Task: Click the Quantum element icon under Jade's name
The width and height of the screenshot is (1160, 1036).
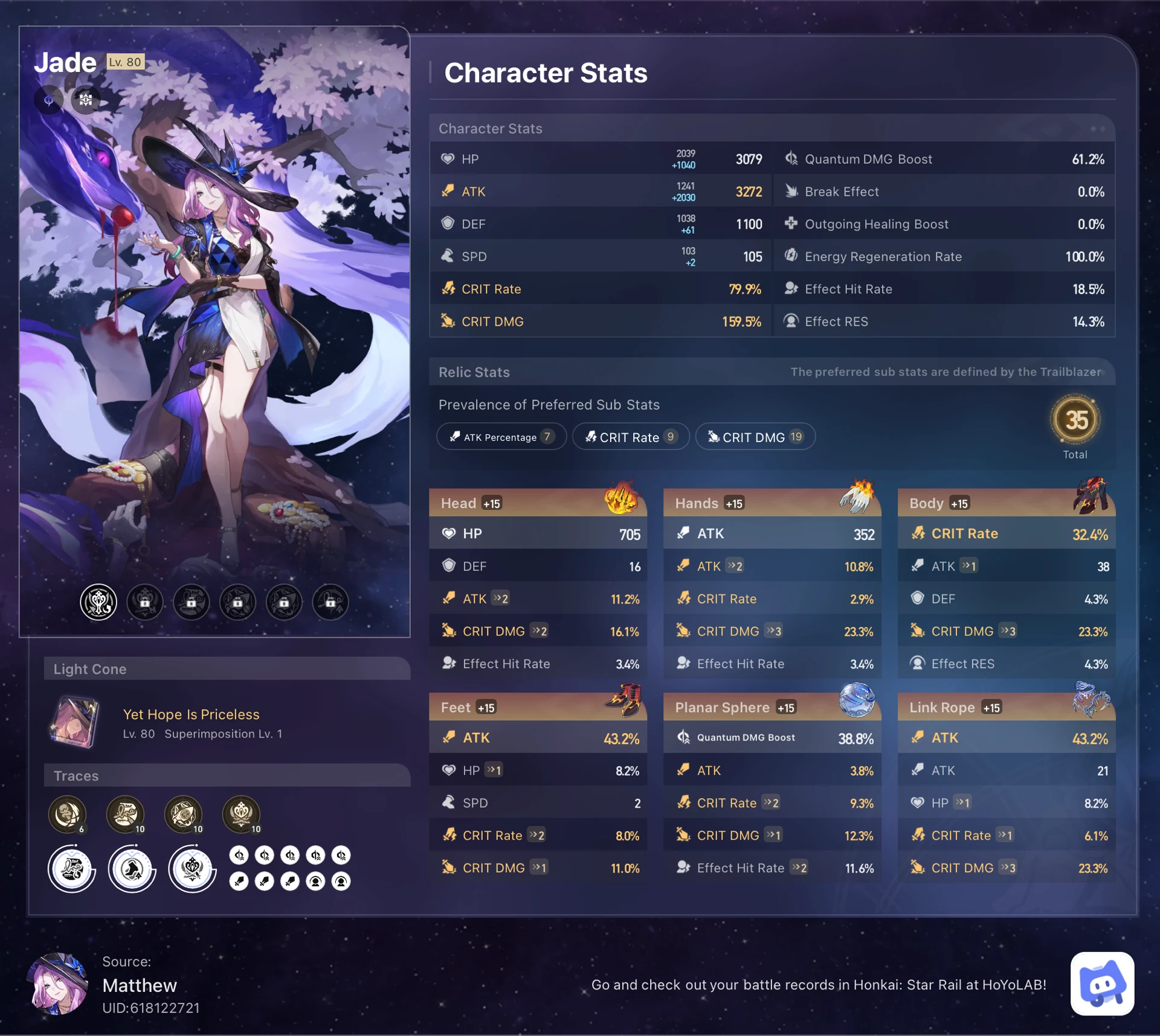Action: (x=48, y=100)
